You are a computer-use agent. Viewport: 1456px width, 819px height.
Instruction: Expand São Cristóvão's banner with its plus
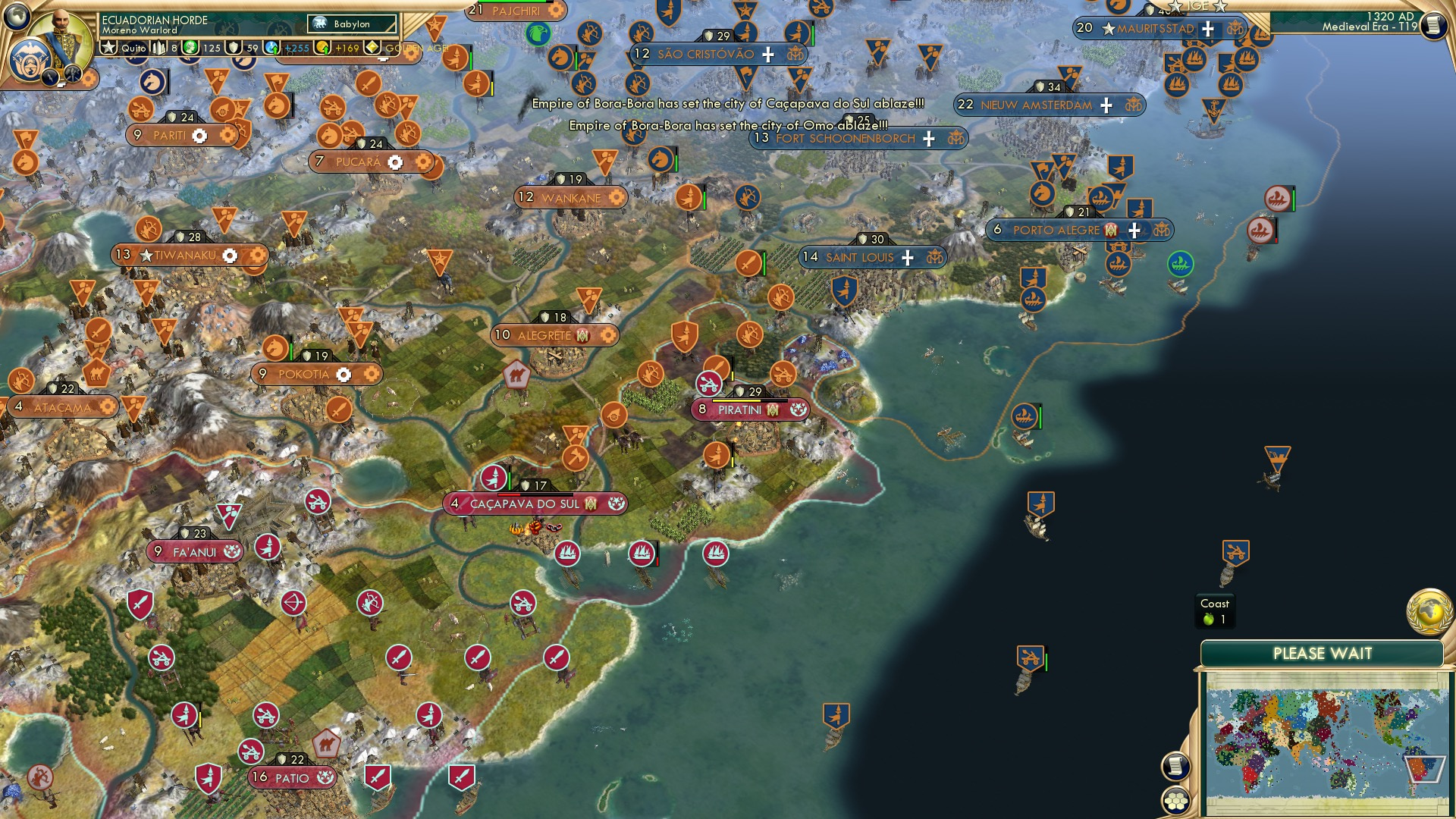769,55
